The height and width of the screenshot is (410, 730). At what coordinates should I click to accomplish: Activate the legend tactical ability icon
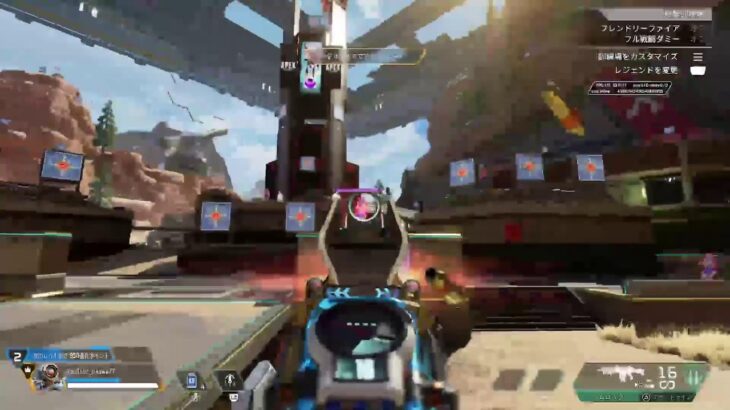pos(229,380)
